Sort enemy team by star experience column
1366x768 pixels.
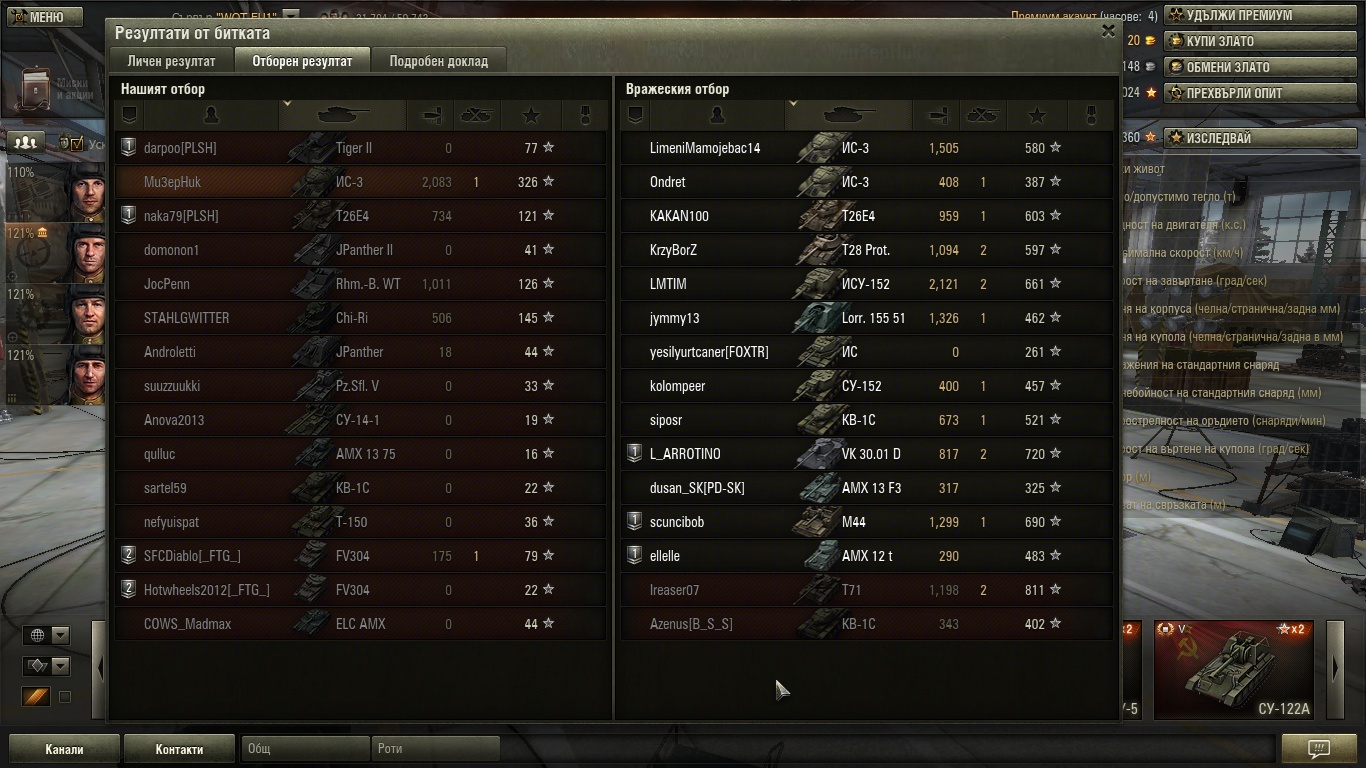[1036, 115]
